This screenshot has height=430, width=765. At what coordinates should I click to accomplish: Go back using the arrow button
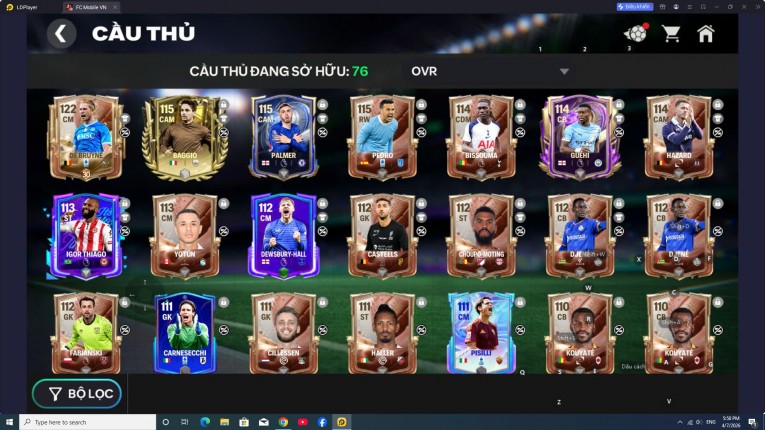tap(61, 34)
